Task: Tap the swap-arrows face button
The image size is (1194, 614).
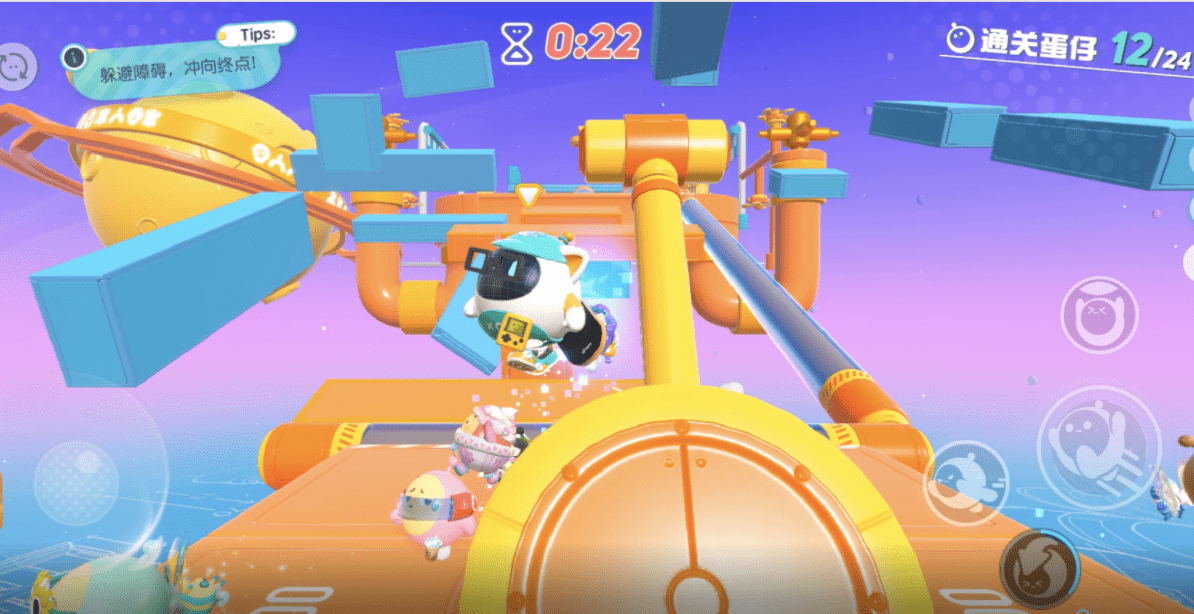Action: click(16, 66)
